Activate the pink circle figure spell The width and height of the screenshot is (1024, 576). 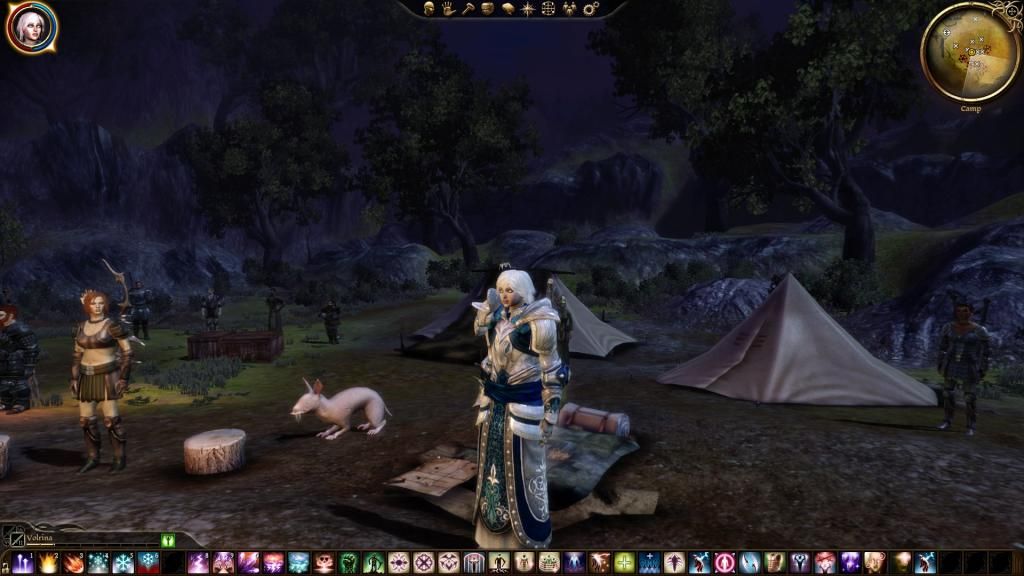[724, 563]
